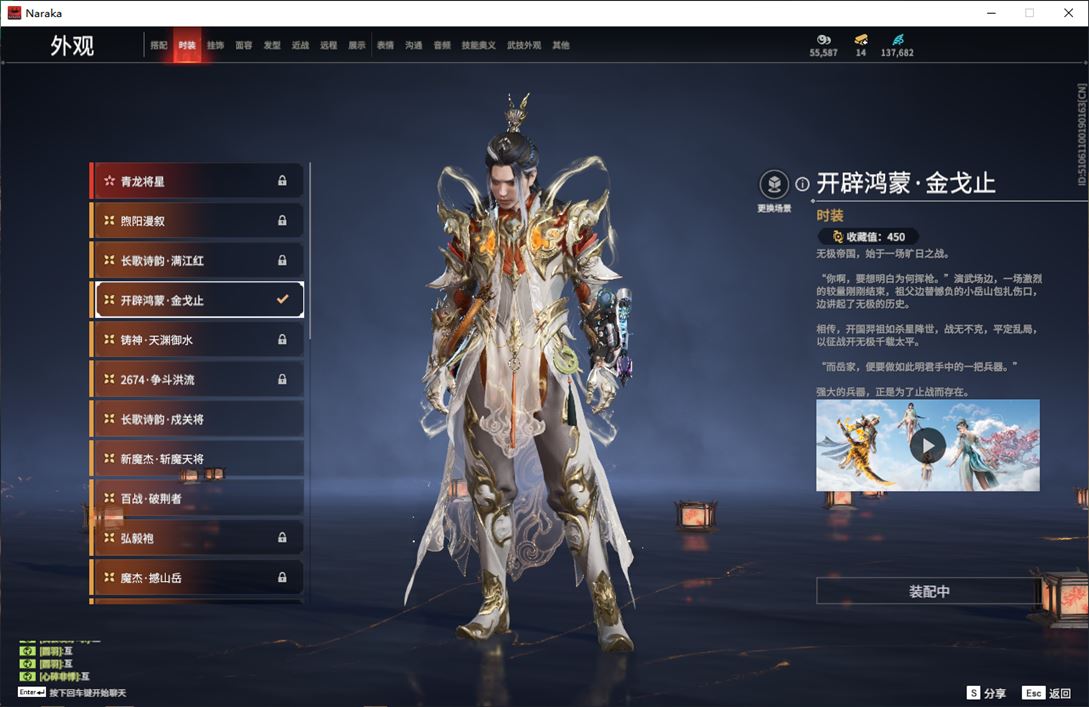Switch to the 其他 tab
Viewport: 1089px width, 707px height.
[x=561, y=46]
